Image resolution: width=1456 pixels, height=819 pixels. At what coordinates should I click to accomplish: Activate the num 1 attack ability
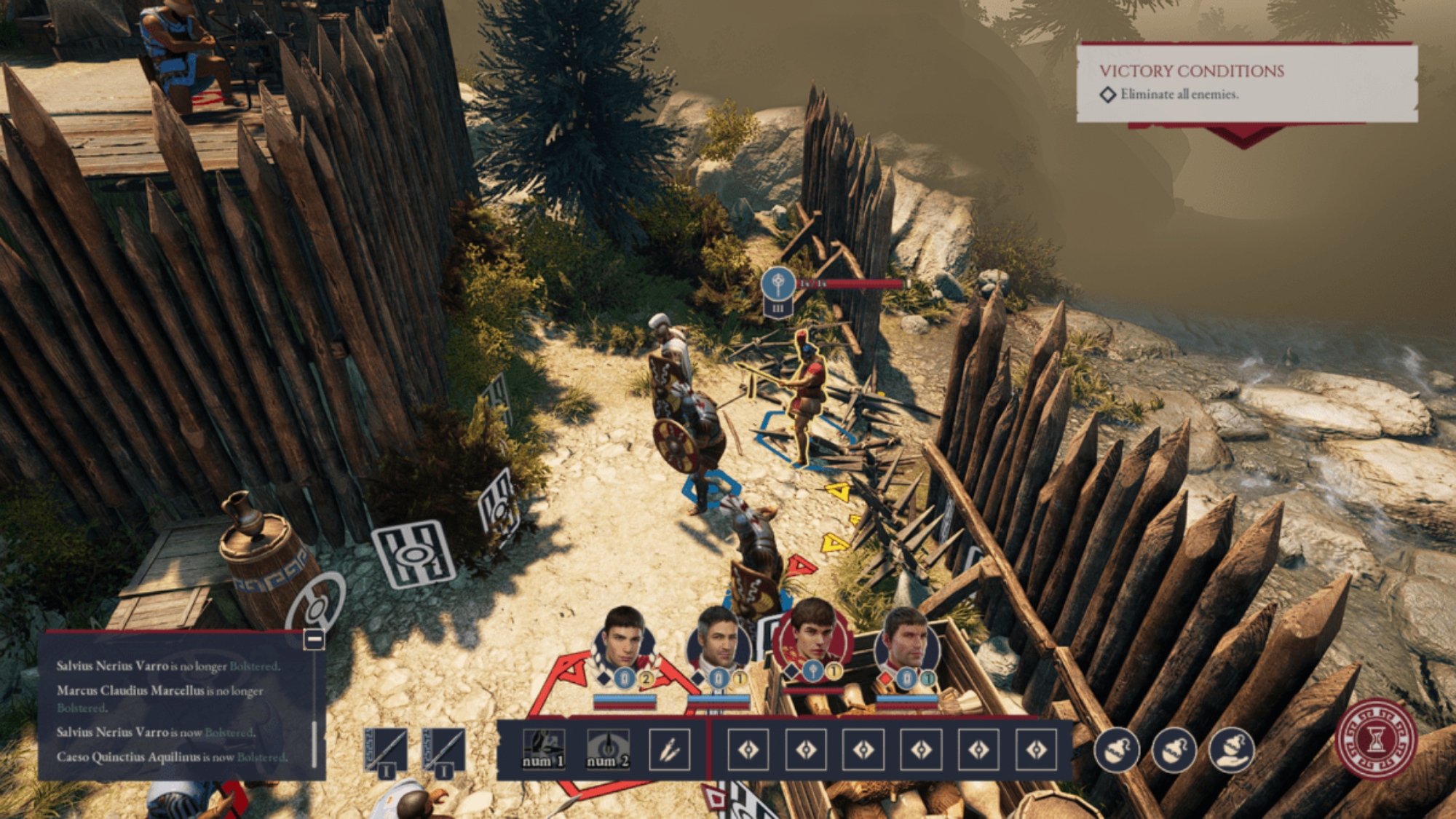point(544,749)
